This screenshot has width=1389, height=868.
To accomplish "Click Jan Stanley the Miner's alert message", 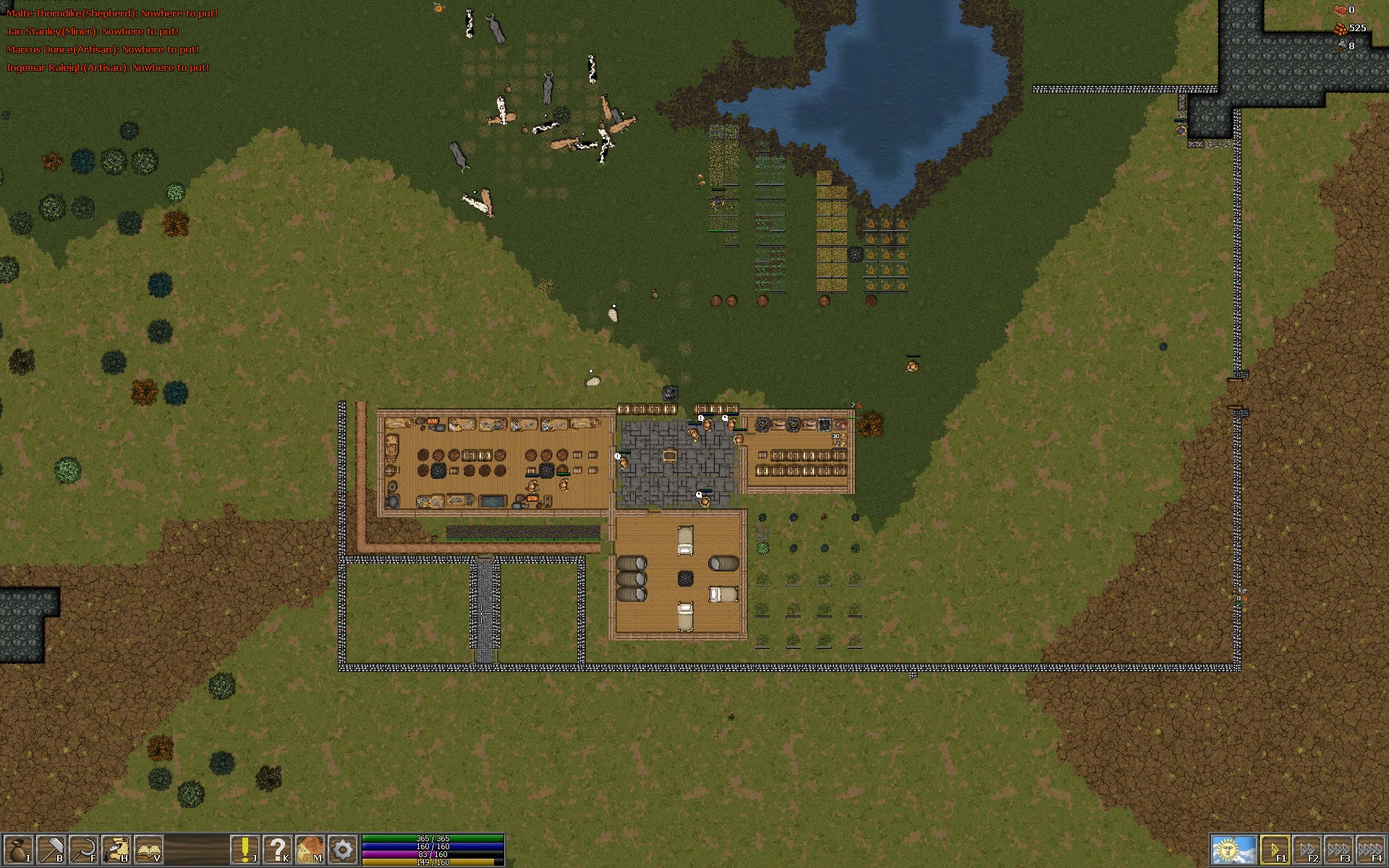I will pyautogui.click(x=93, y=32).
